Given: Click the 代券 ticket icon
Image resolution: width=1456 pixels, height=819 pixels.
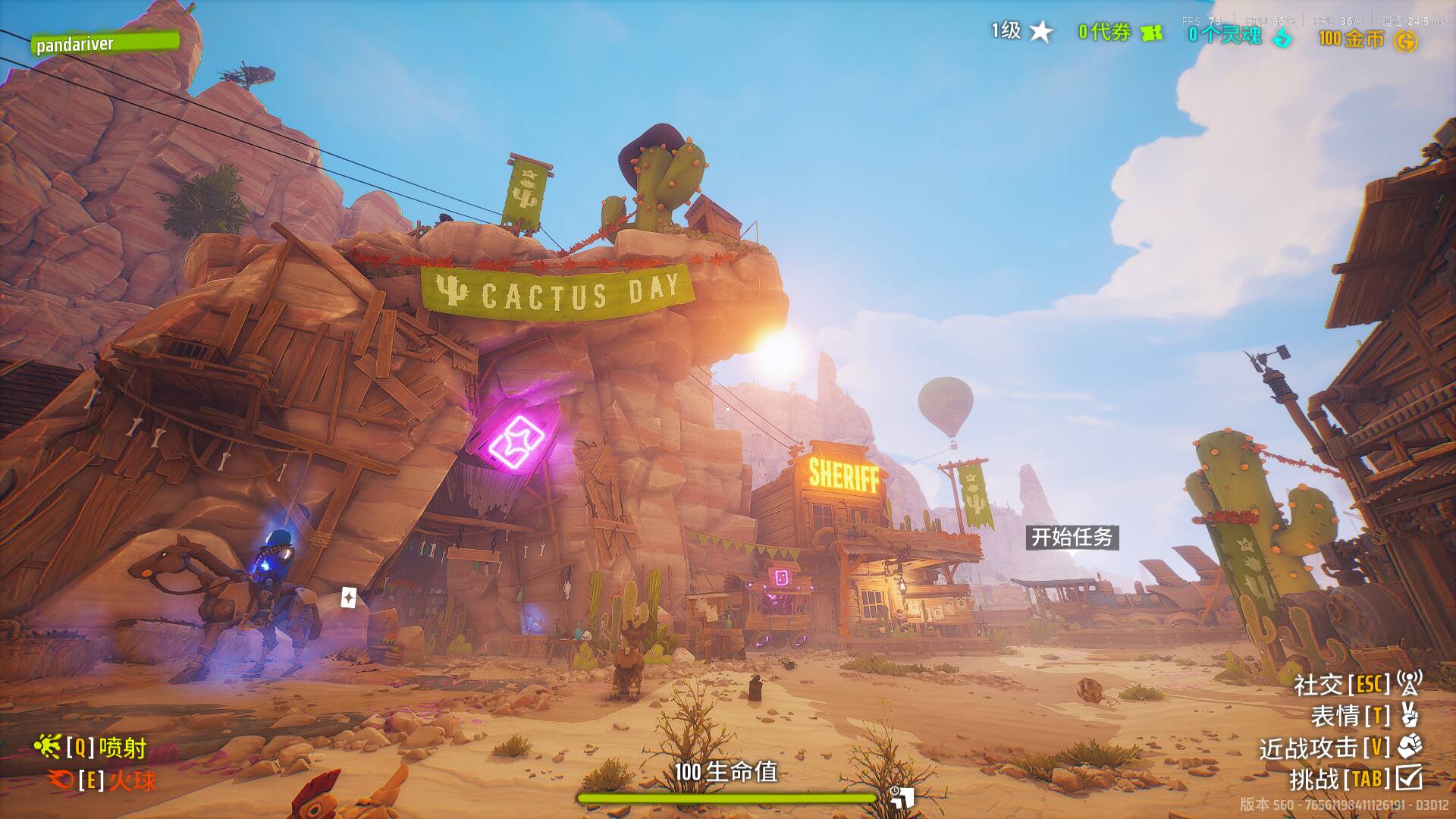Looking at the screenshot, I should (1152, 33).
